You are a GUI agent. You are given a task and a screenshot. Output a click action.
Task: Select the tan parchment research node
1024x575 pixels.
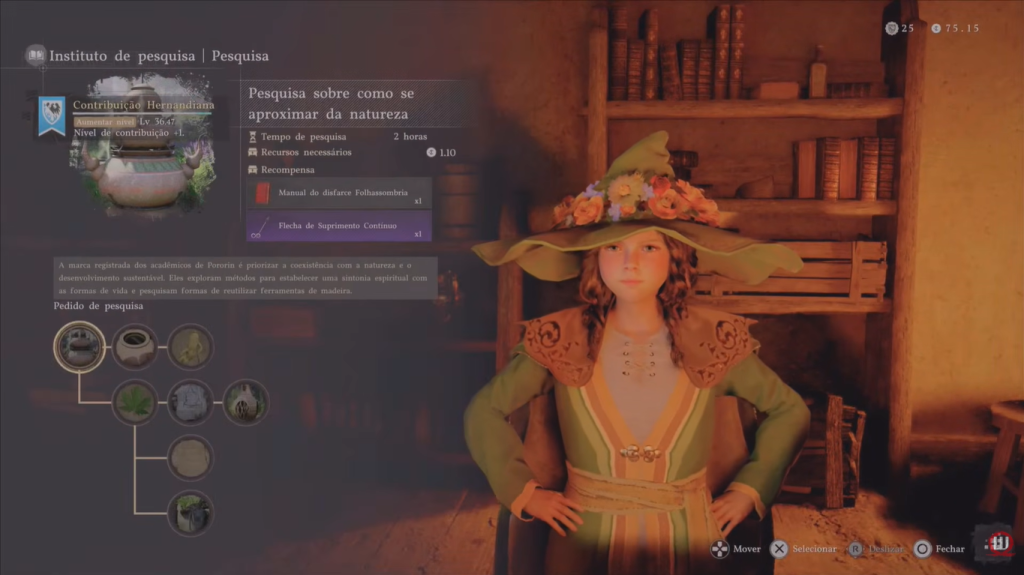click(190, 458)
